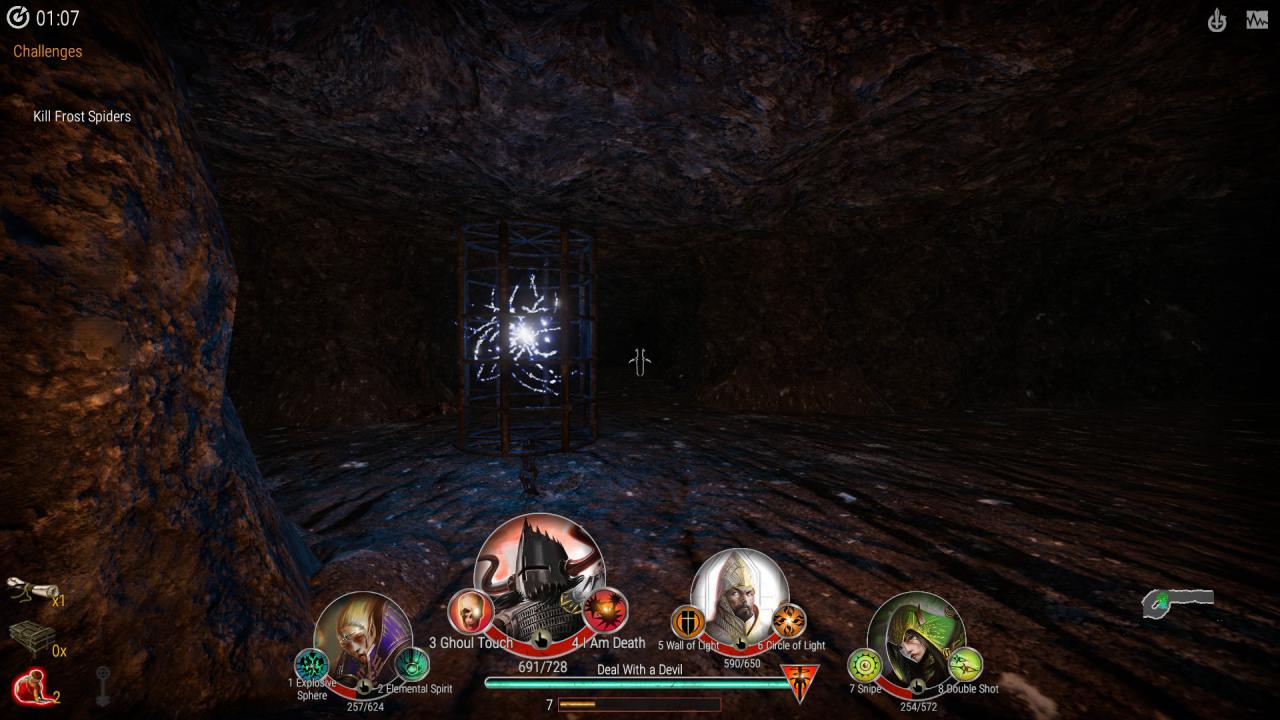Click the red glowing crouching figure icon
The image size is (1280, 720).
(x=30, y=687)
